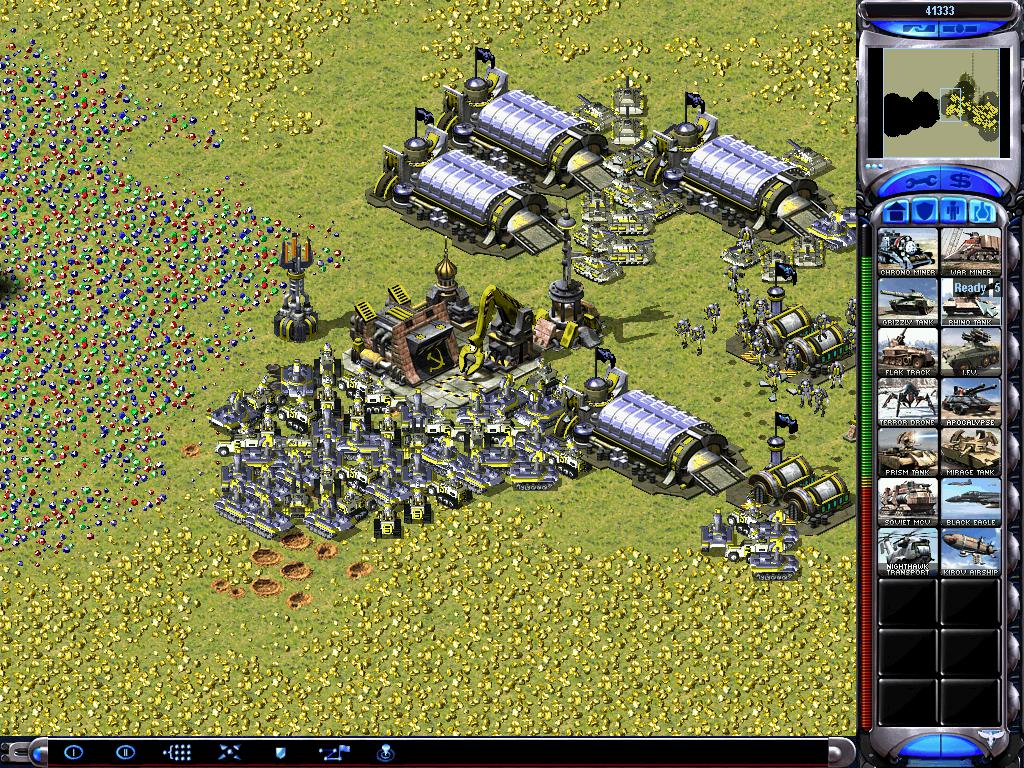Queue a Black Eagle jet
The width and height of the screenshot is (1024, 768).
click(970, 501)
